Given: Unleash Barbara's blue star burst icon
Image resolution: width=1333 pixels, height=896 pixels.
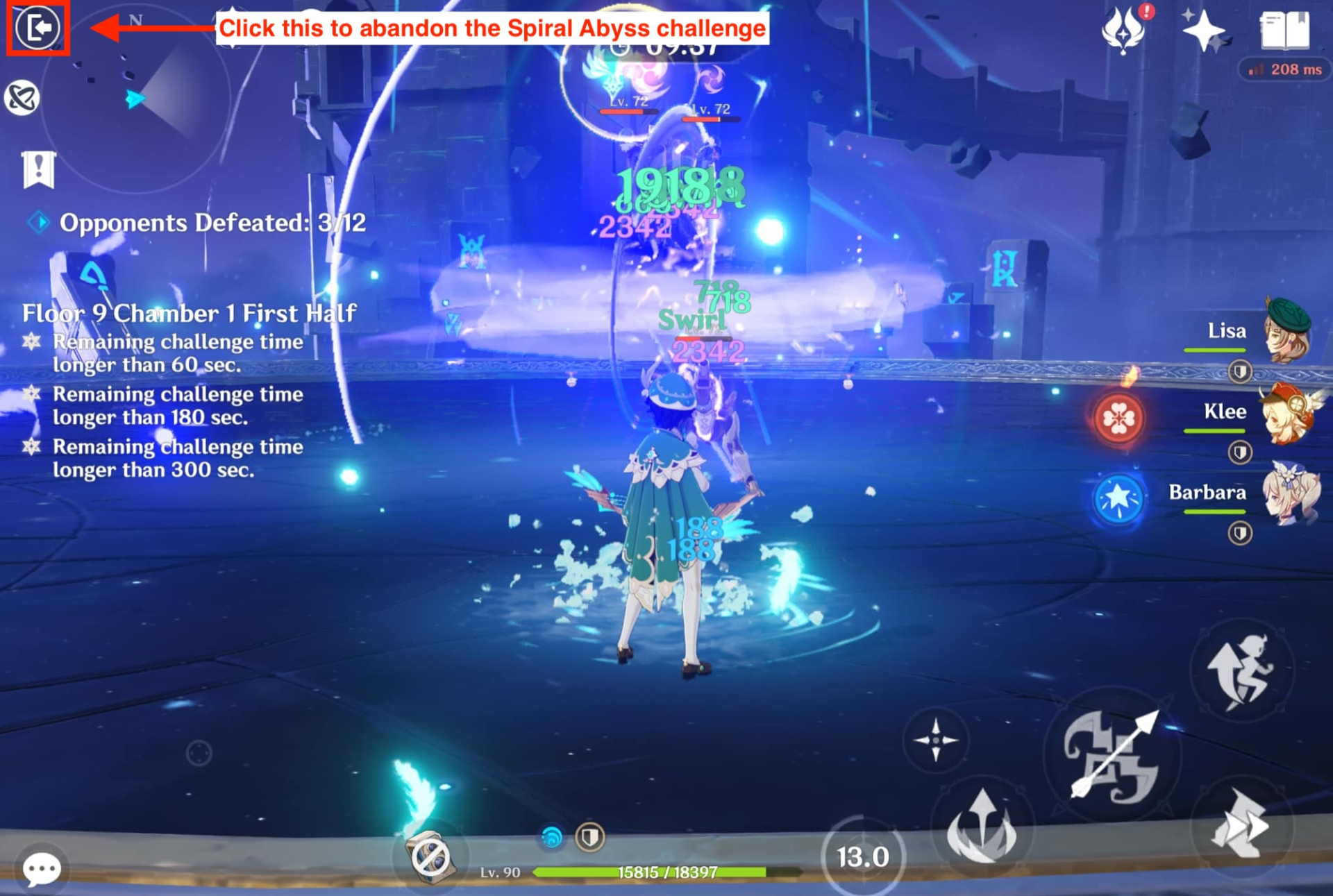Looking at the screenshot, I should pos(1118,498).
